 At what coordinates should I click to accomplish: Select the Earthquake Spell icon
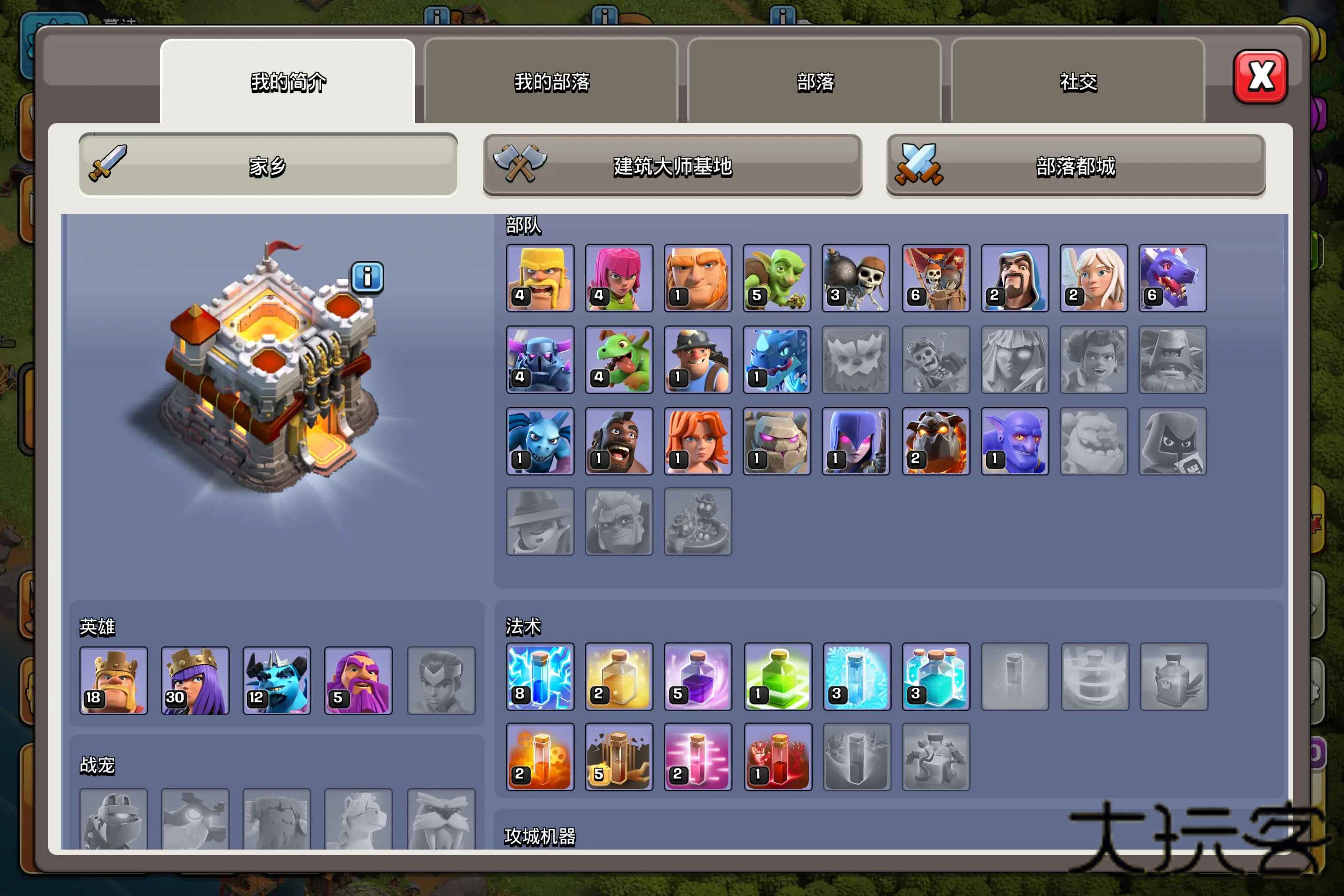click(x=619, y=757)
